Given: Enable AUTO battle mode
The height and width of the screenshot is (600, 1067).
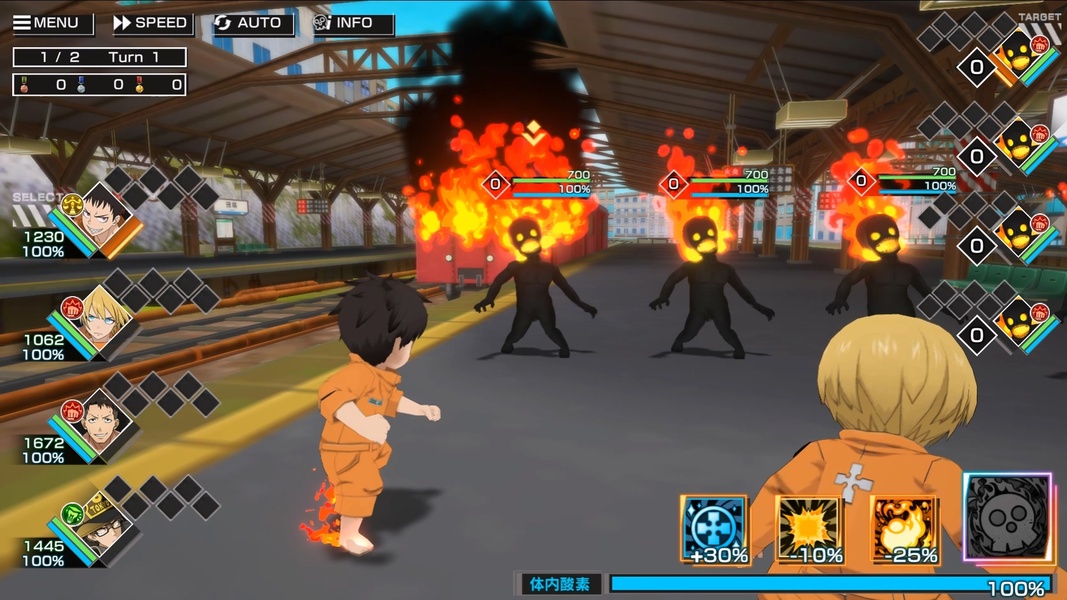Looking at the screenshot, I should (252, 23).
